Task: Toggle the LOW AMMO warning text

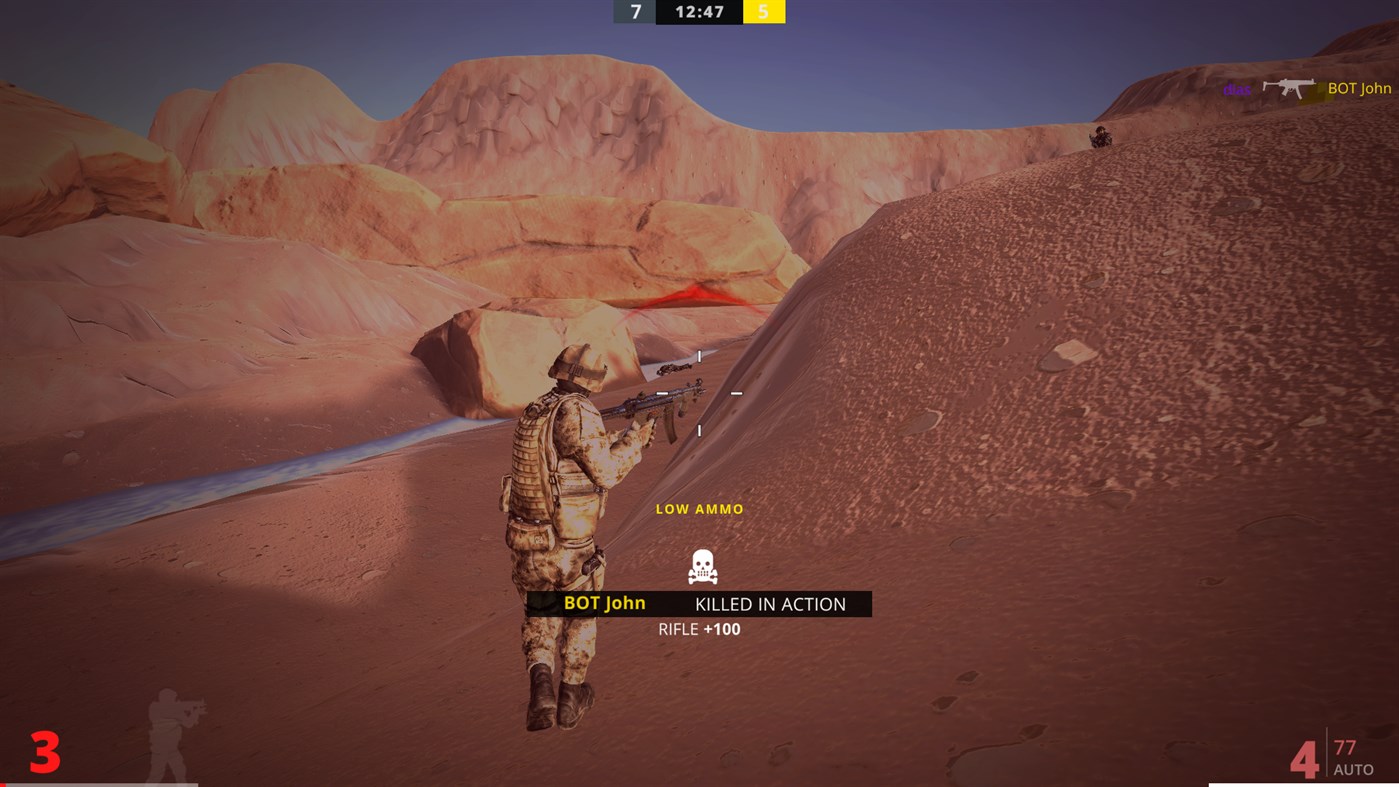Action: pos(698,508)
